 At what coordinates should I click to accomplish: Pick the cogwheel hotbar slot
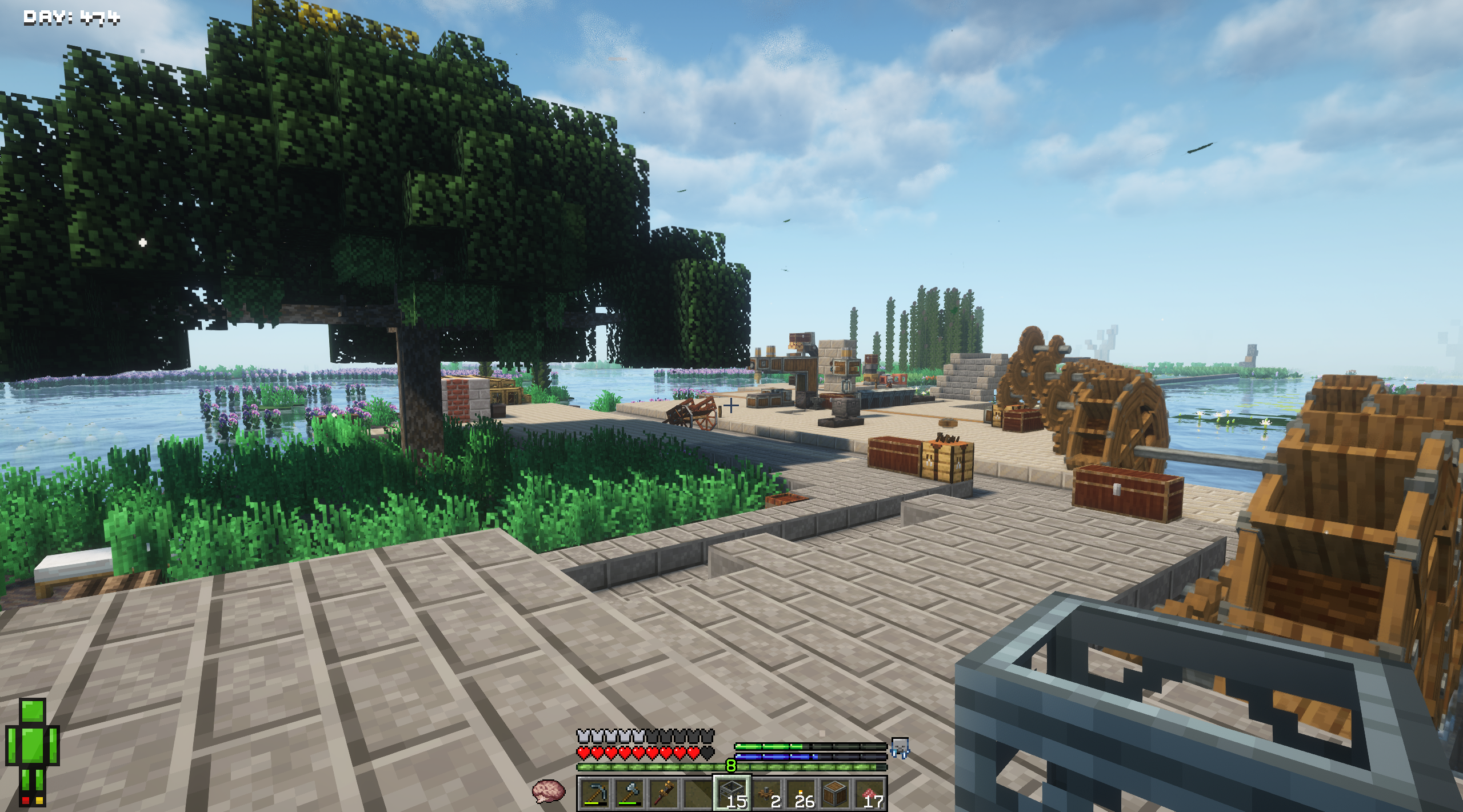tap(766, 793)
